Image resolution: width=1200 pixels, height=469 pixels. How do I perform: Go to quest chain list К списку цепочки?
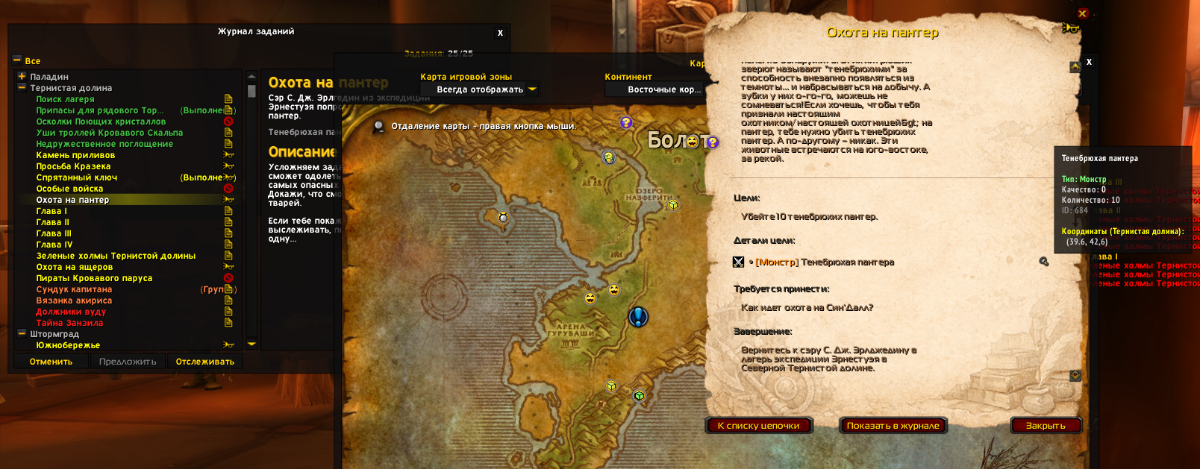[x=758, y=425]
